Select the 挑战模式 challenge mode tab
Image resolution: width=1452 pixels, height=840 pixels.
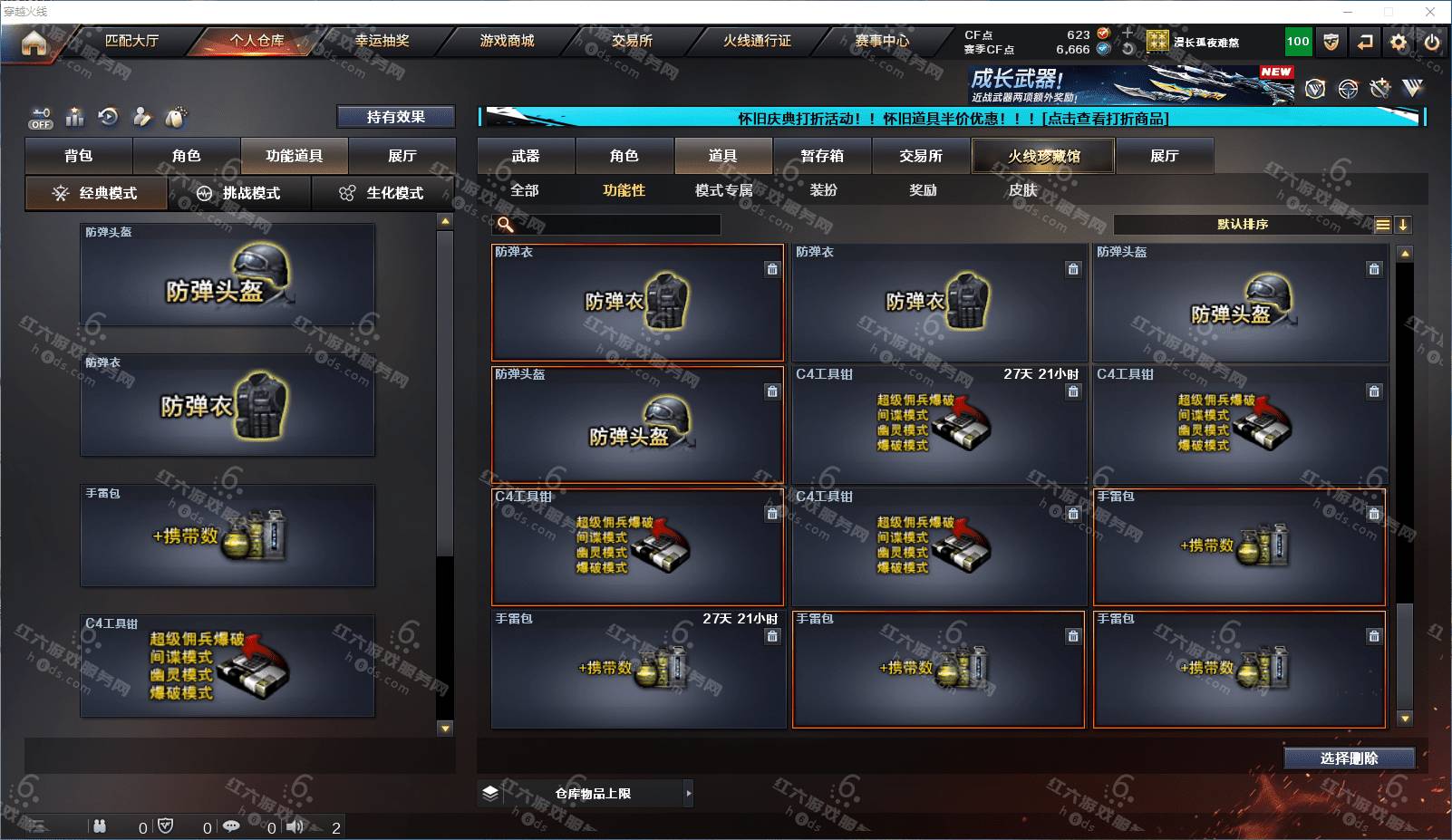(240, 193)
